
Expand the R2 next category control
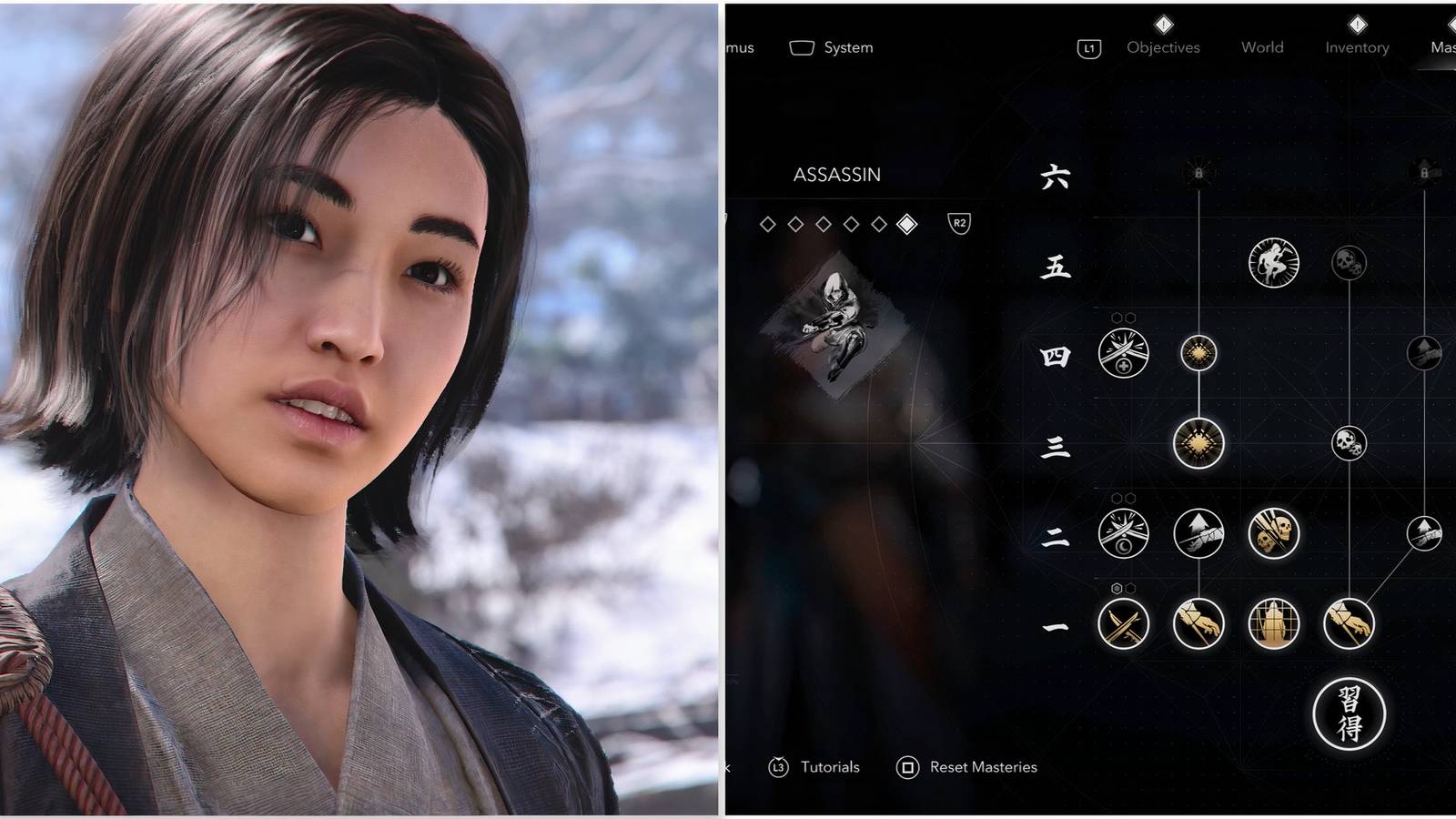coord(960,221)
